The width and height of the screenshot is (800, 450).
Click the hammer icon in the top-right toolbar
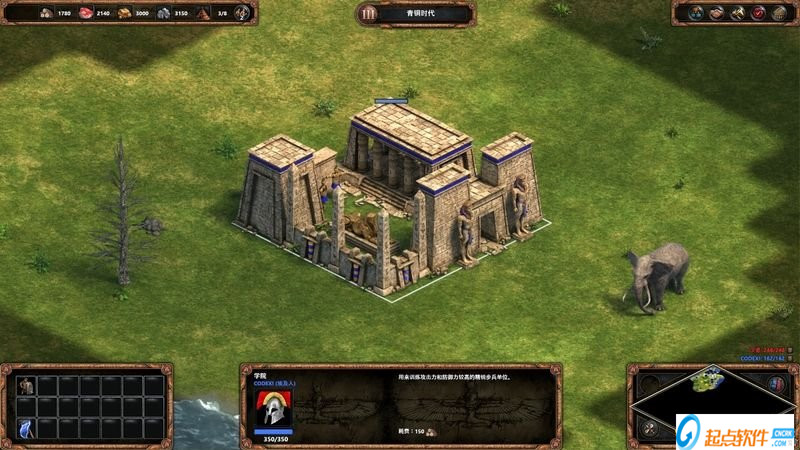(737, 13)
